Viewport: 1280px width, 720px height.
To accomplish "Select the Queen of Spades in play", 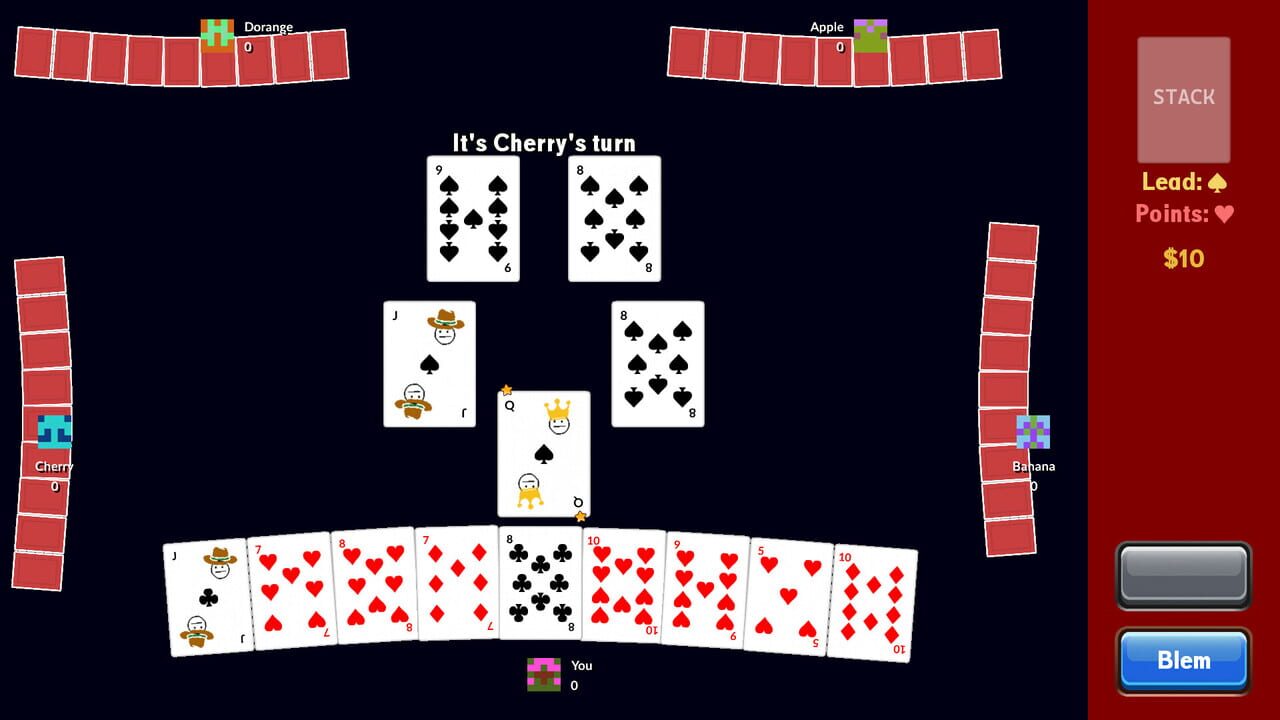I will pos(542,455).
